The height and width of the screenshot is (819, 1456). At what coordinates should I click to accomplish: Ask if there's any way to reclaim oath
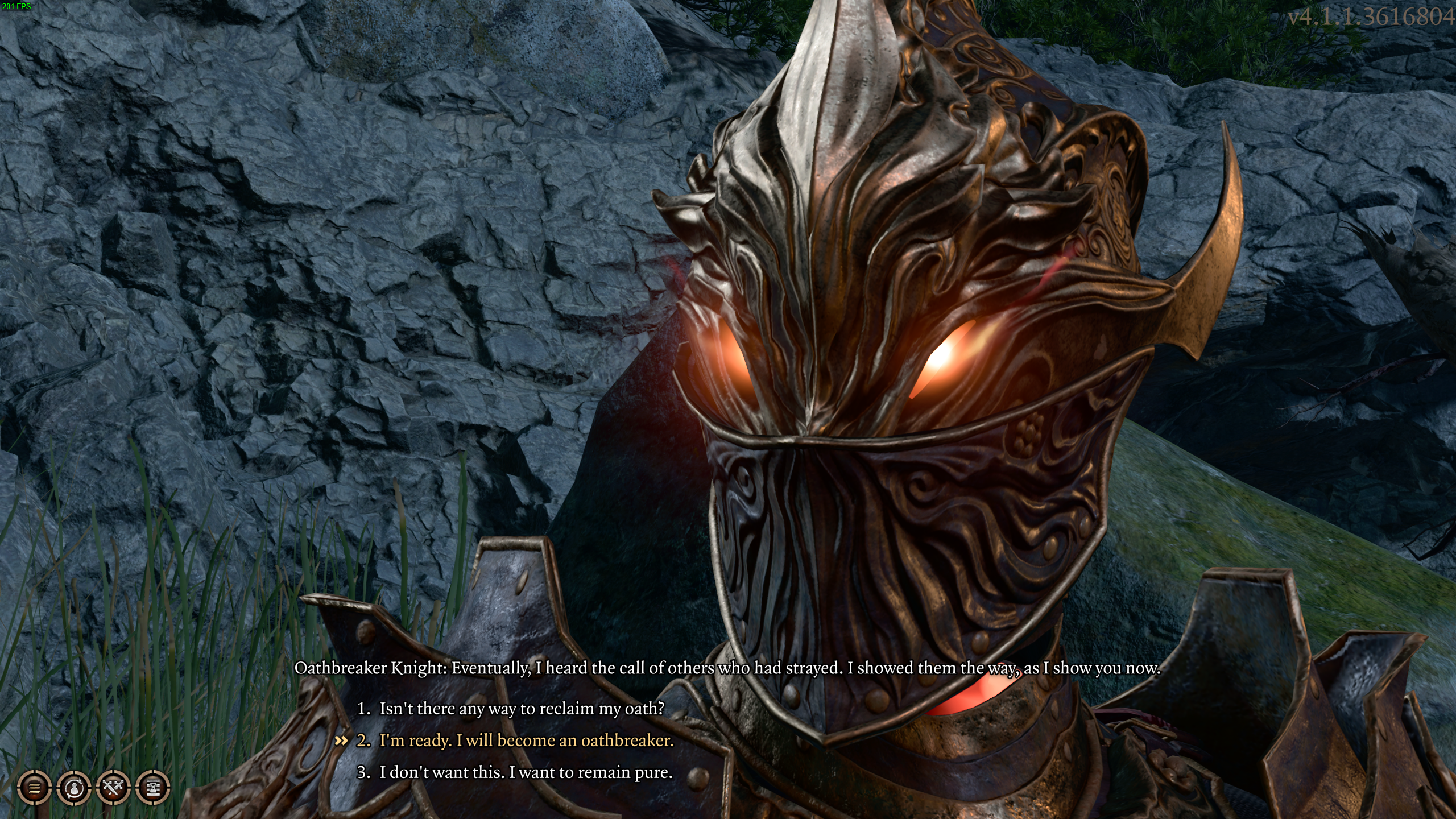point(522,709)
